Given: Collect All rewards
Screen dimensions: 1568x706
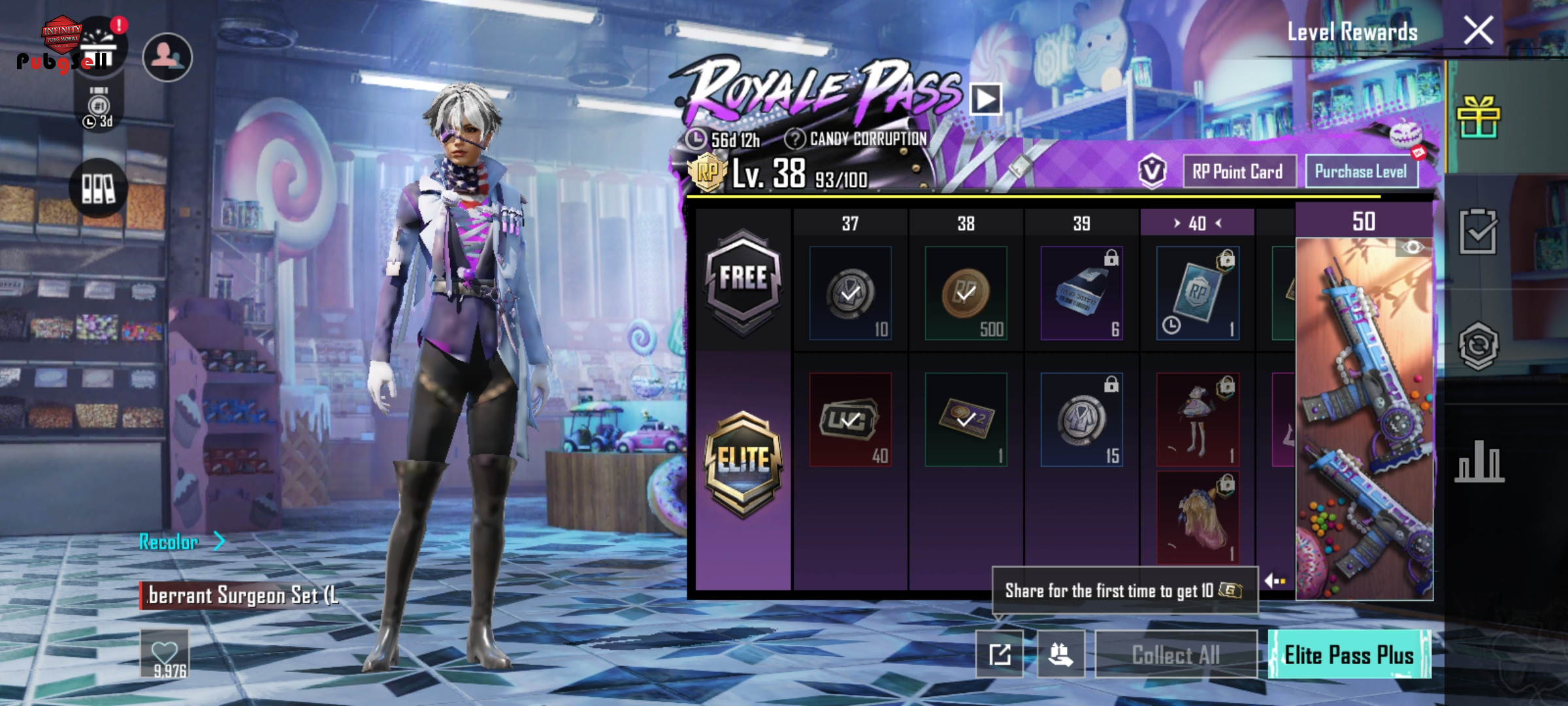Looking at the screenshot, I should [x=1175, y=654].
